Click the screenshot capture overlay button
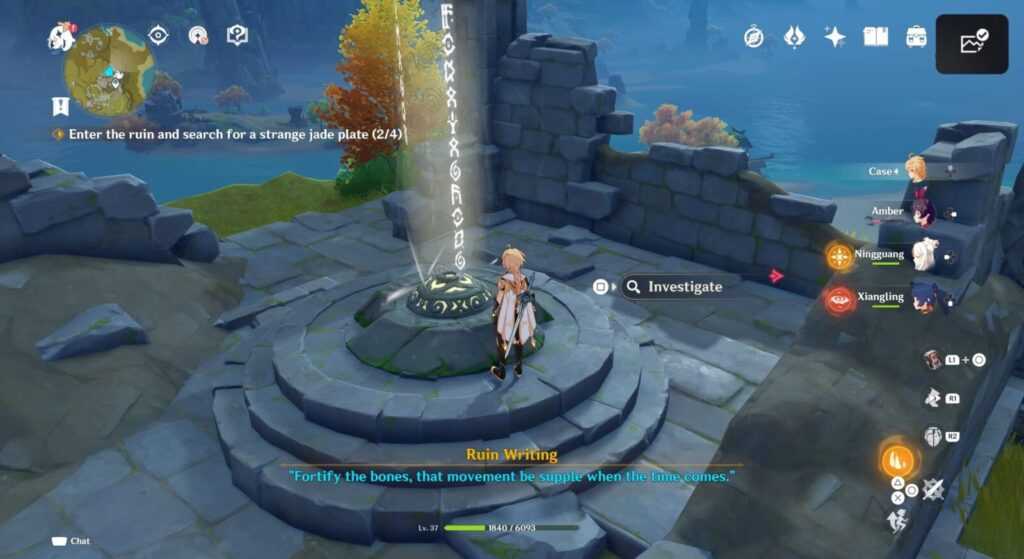 coord(972,44)
